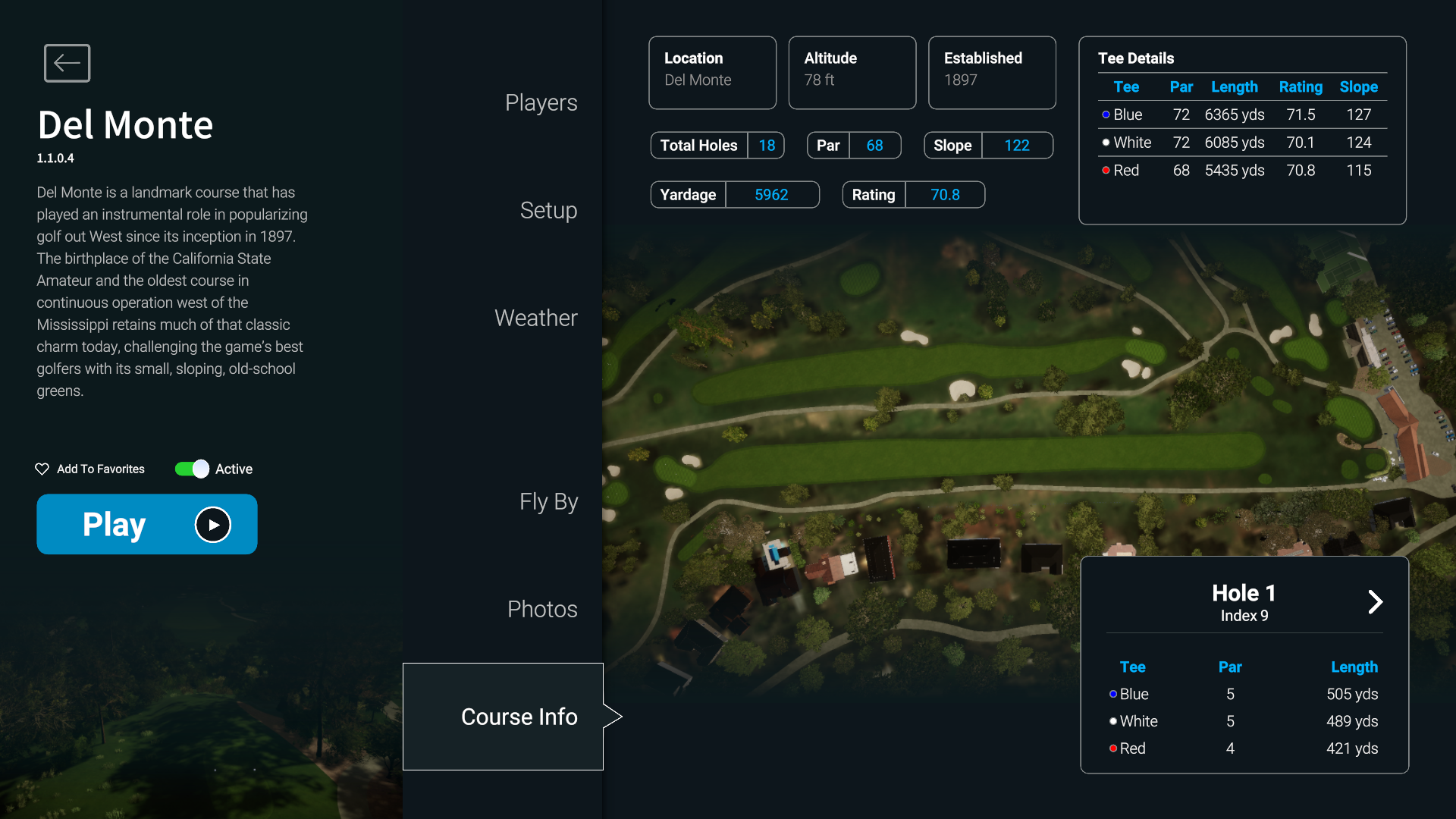The width and height of the screenshot is (1456, 819).
Task: Select the white tee dot in Tee Details
Action: 1106,143
